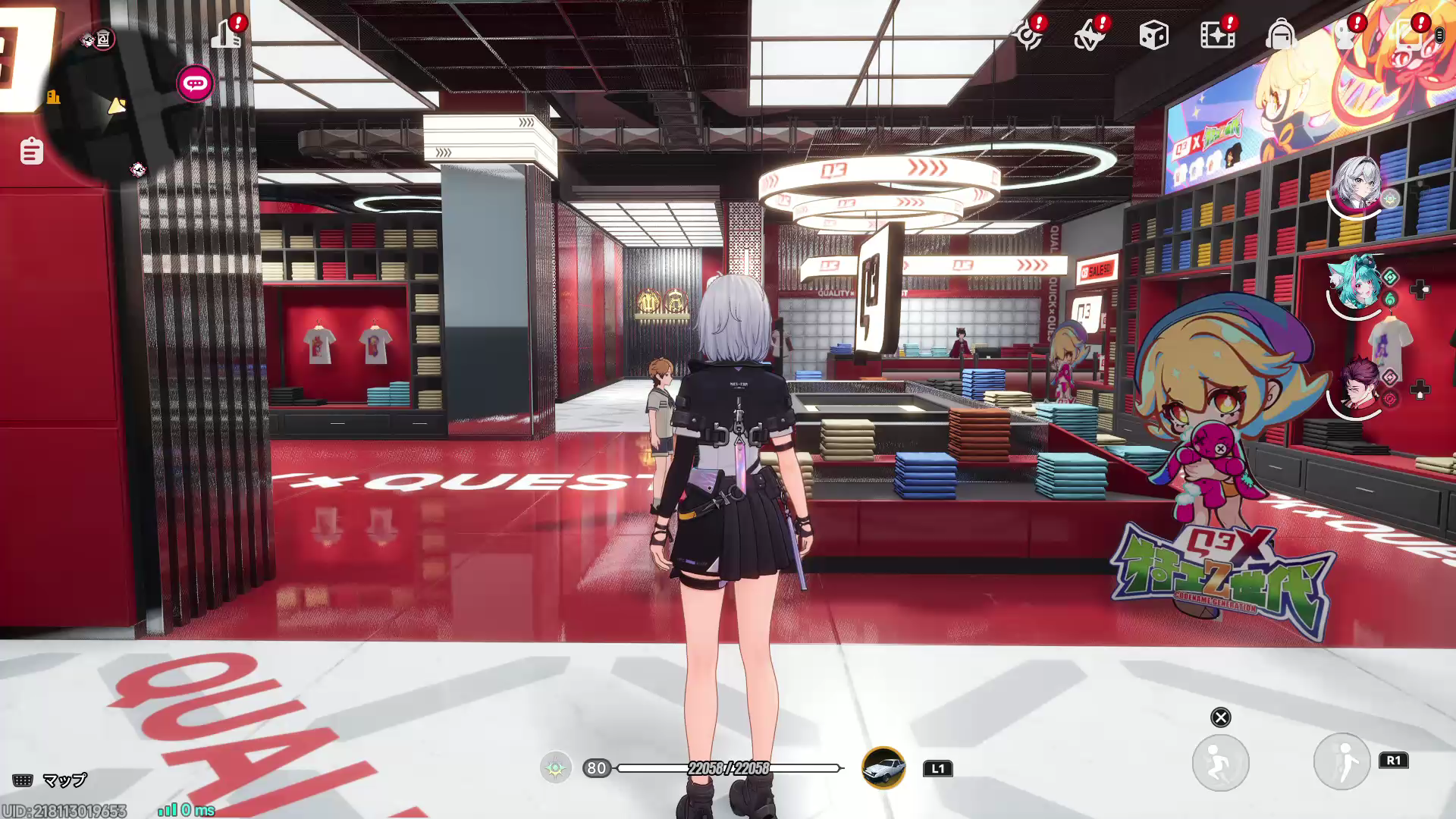Image resolution: width=1456 pixels, height=819 pixels.
Task: Open the compass-shaped icon in top bar
Action: pyautogui.click(x=1029, y=35)
